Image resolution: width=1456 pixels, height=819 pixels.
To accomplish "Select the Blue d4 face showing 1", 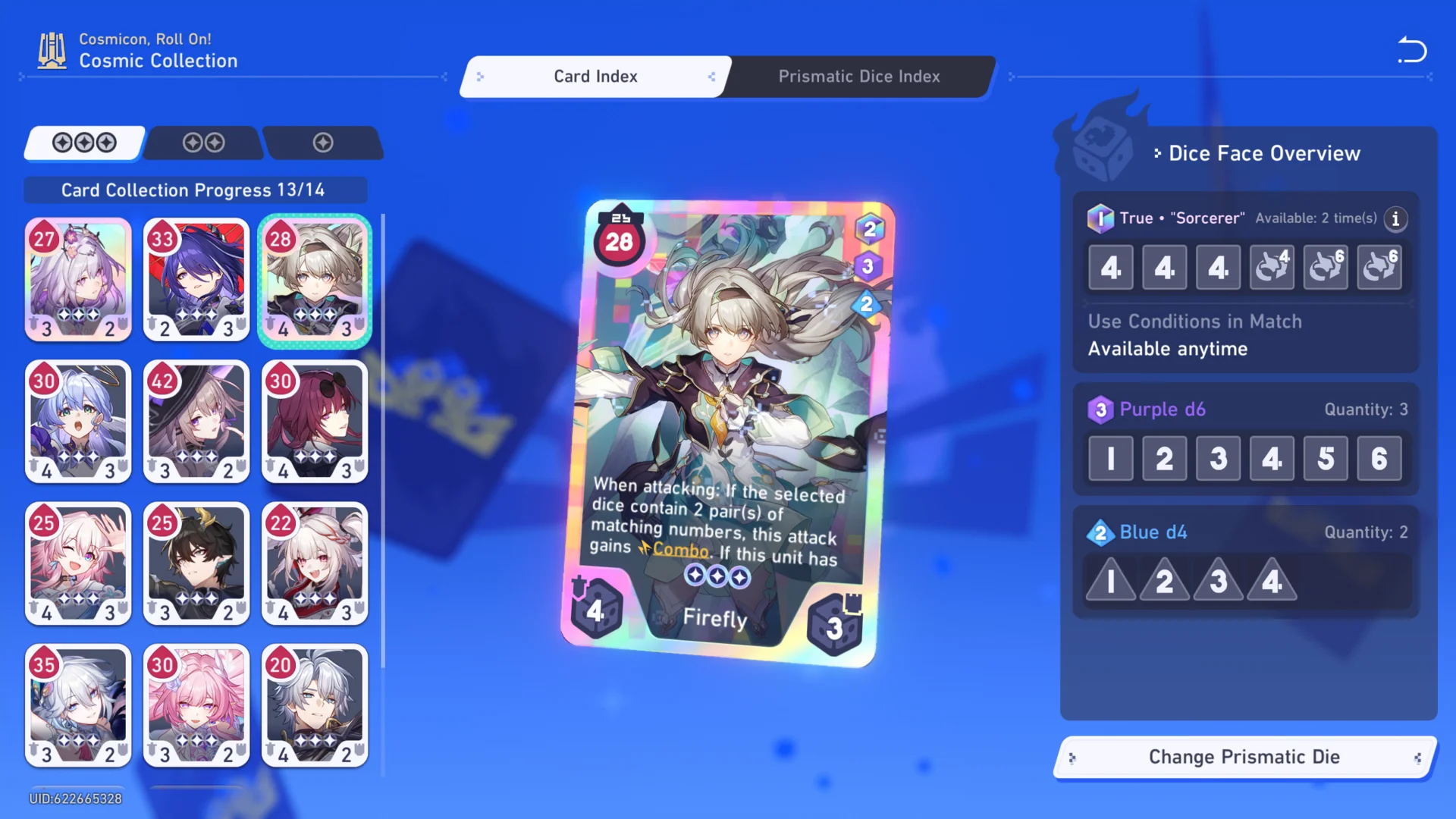I will pos(1110,580).
